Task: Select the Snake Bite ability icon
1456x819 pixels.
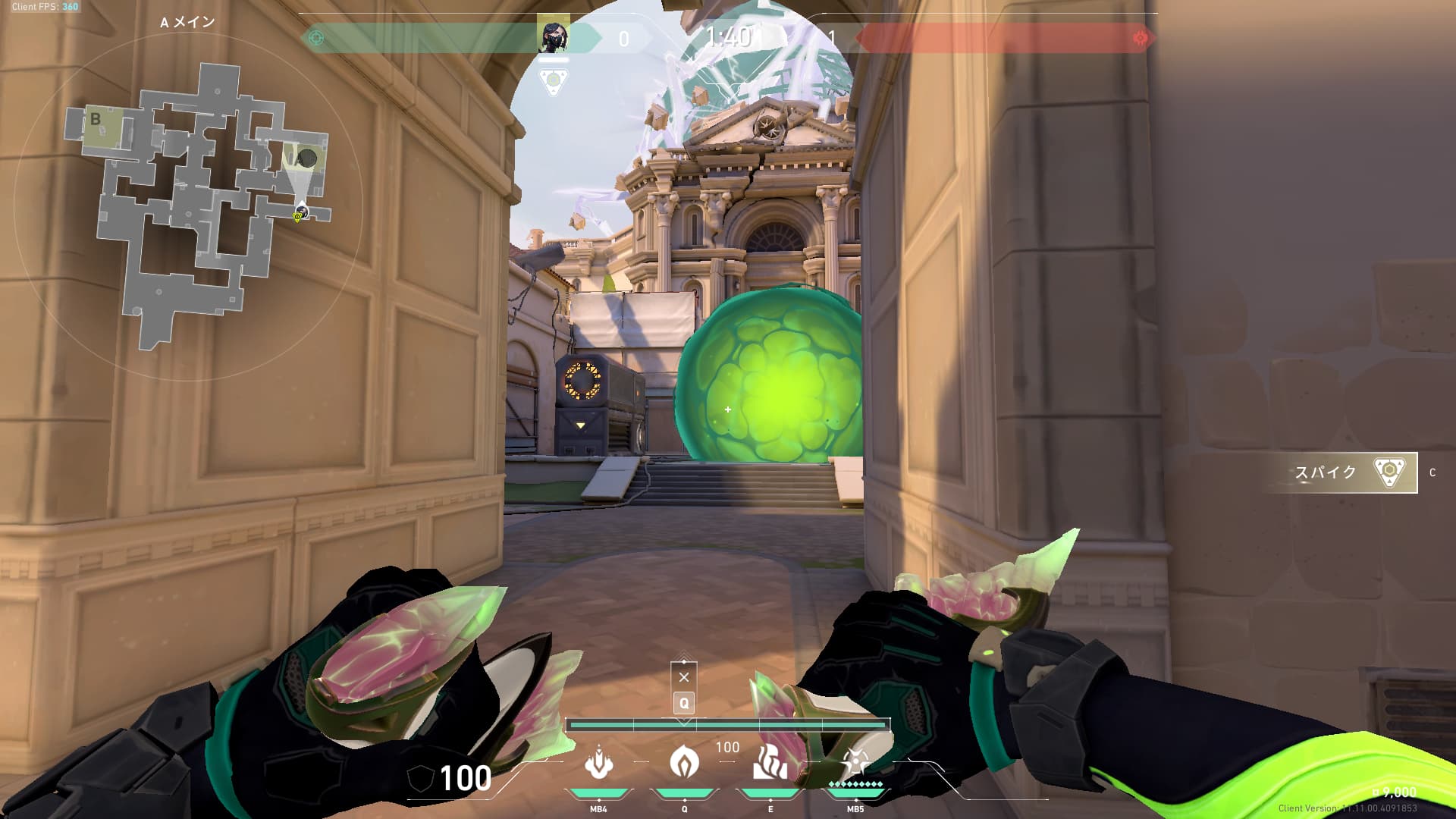Action: (599, 763)
